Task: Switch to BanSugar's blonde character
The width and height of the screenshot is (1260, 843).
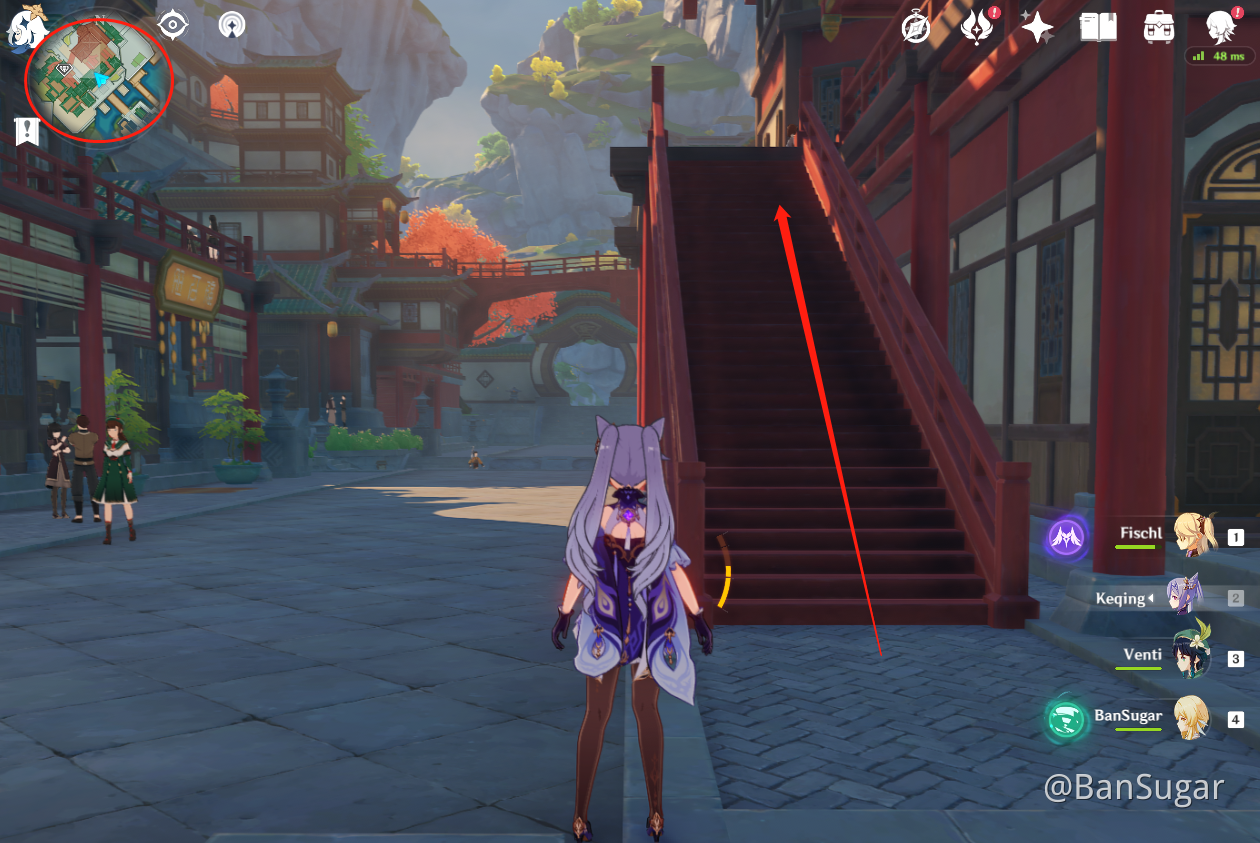Action: point(1191,718)
